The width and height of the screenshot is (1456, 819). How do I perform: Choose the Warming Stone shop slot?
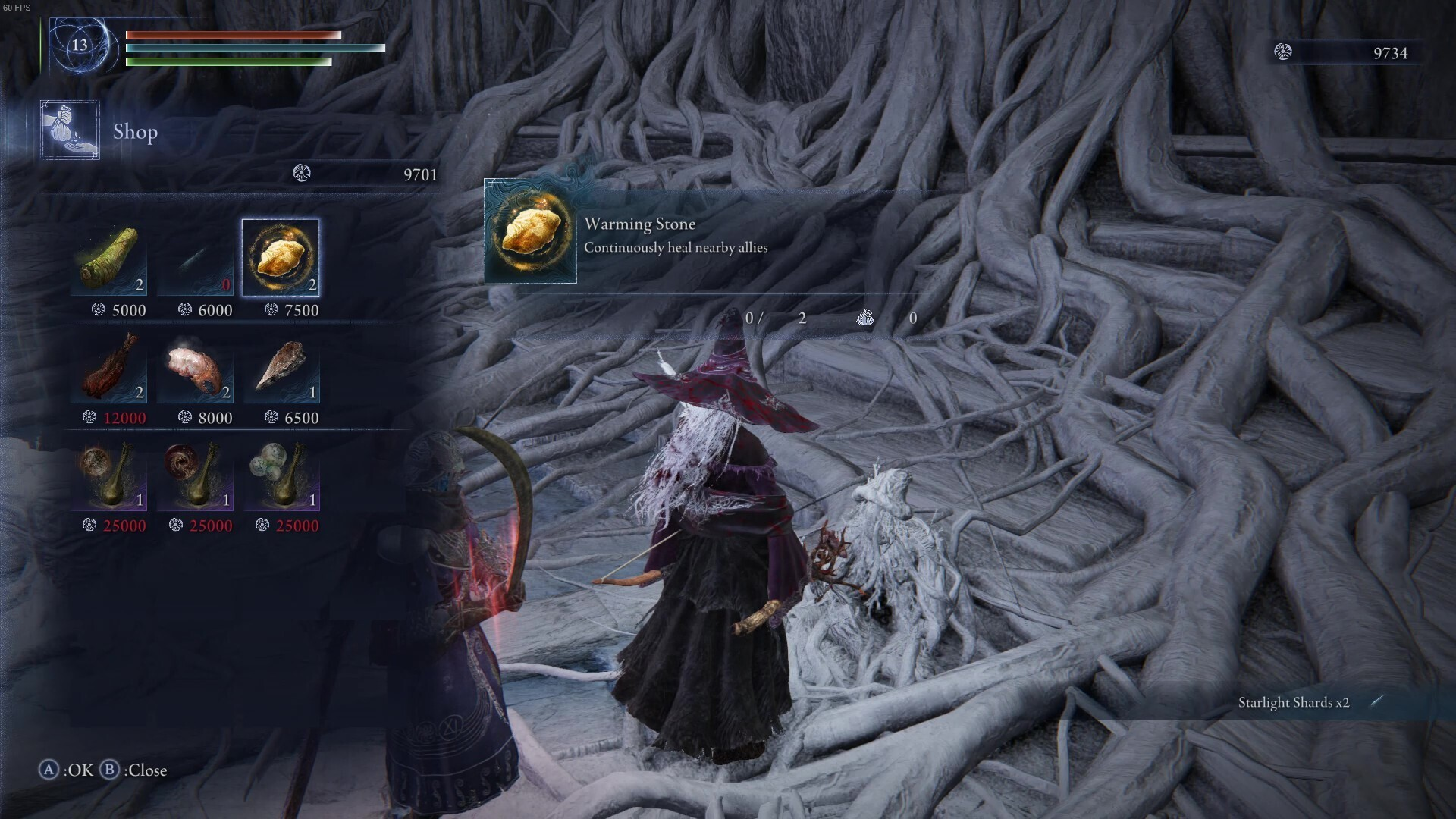coord(281,258)
